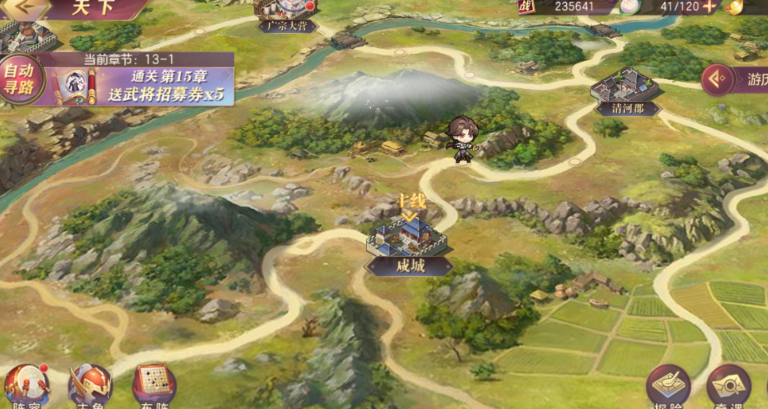Open the 布阵 formation board menu
Image resolution: width=768 pixels, height=409 pixels.
153,386
